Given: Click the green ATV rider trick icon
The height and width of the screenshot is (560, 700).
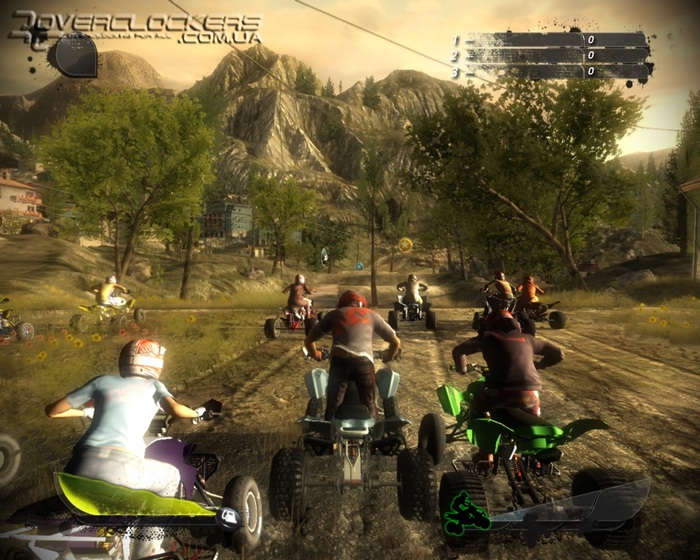Looking at the screenshot, I should [465, 514].
